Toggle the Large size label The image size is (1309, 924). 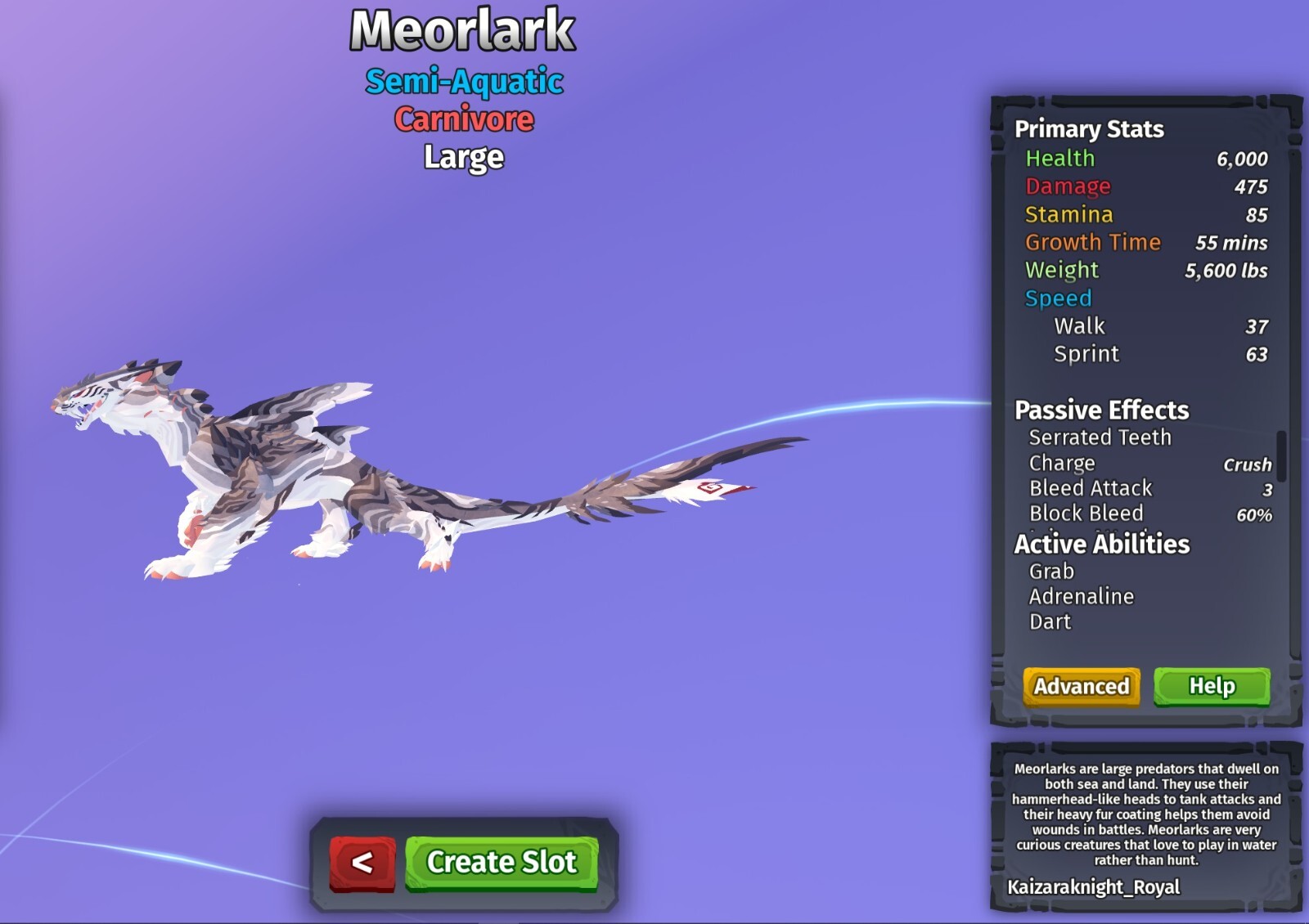(x=462, y=157)
